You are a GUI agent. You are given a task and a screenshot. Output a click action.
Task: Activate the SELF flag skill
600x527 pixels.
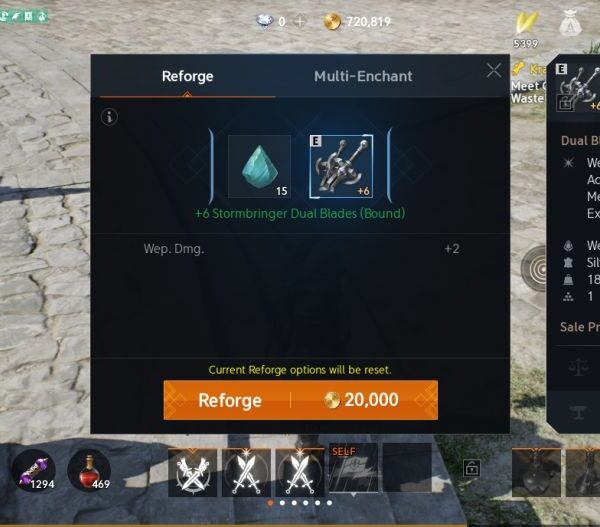(352, 468)
